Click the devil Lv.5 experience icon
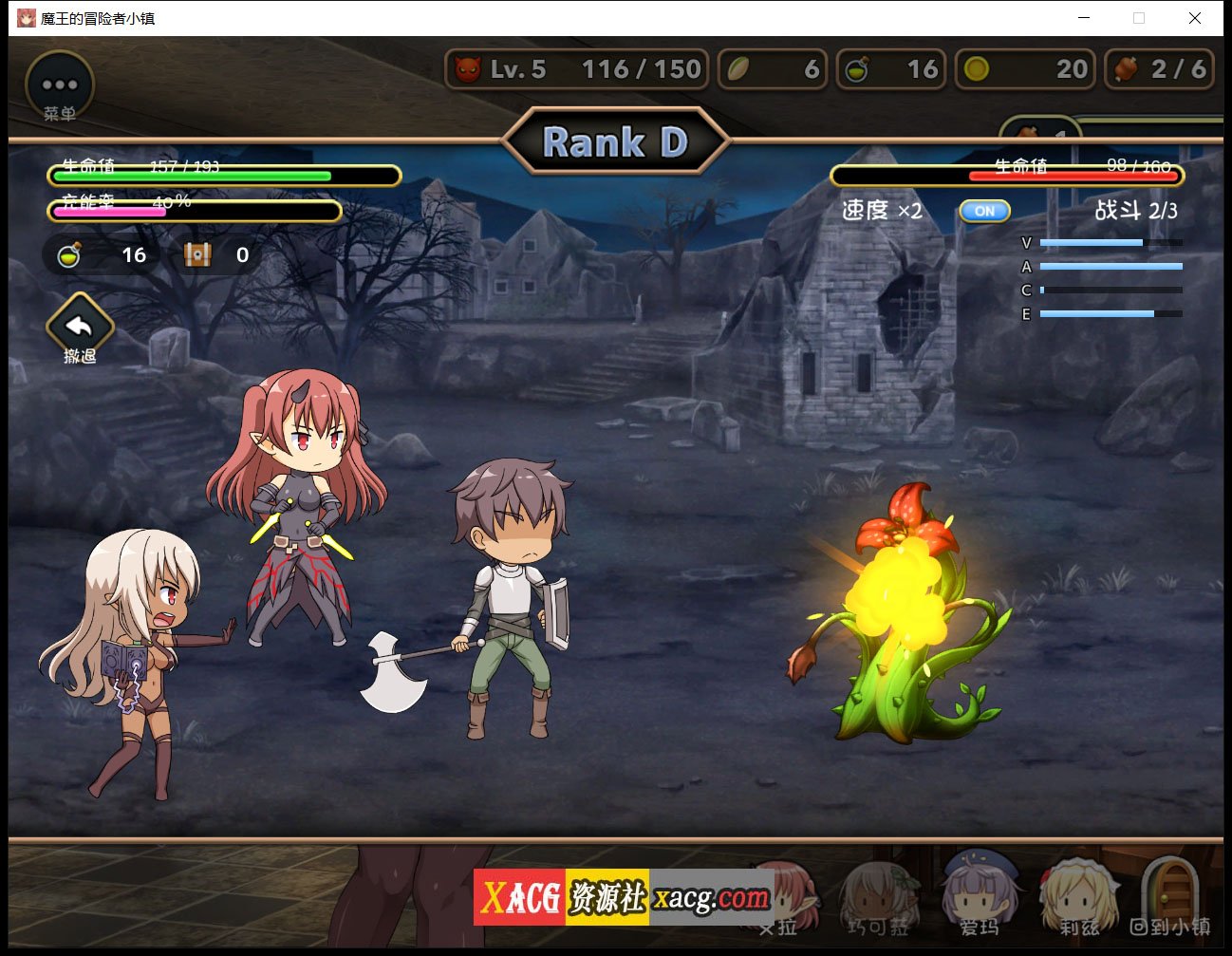This screenshot has height=956, width=1232. point(470,68)
